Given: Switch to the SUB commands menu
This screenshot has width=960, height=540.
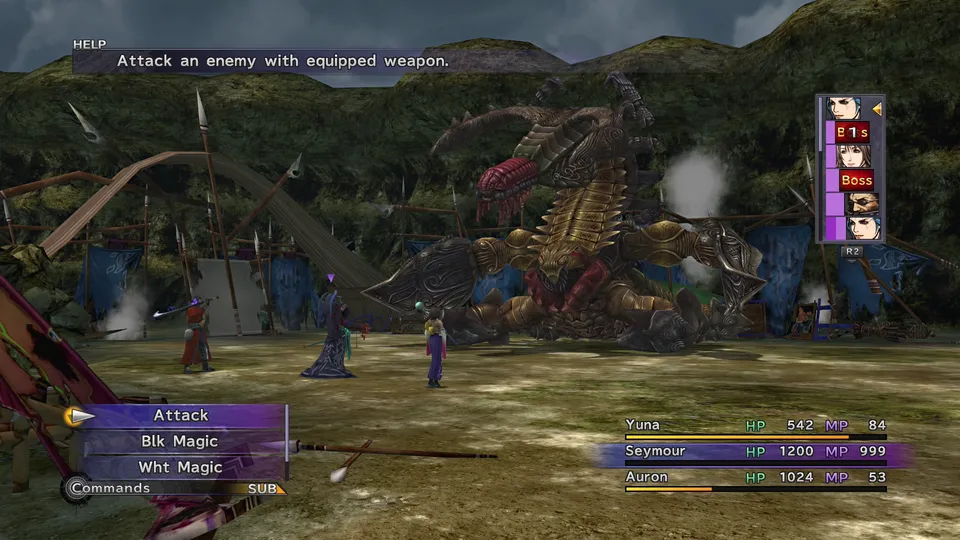Looking at the screenshot, I should [x=266, y=489].
